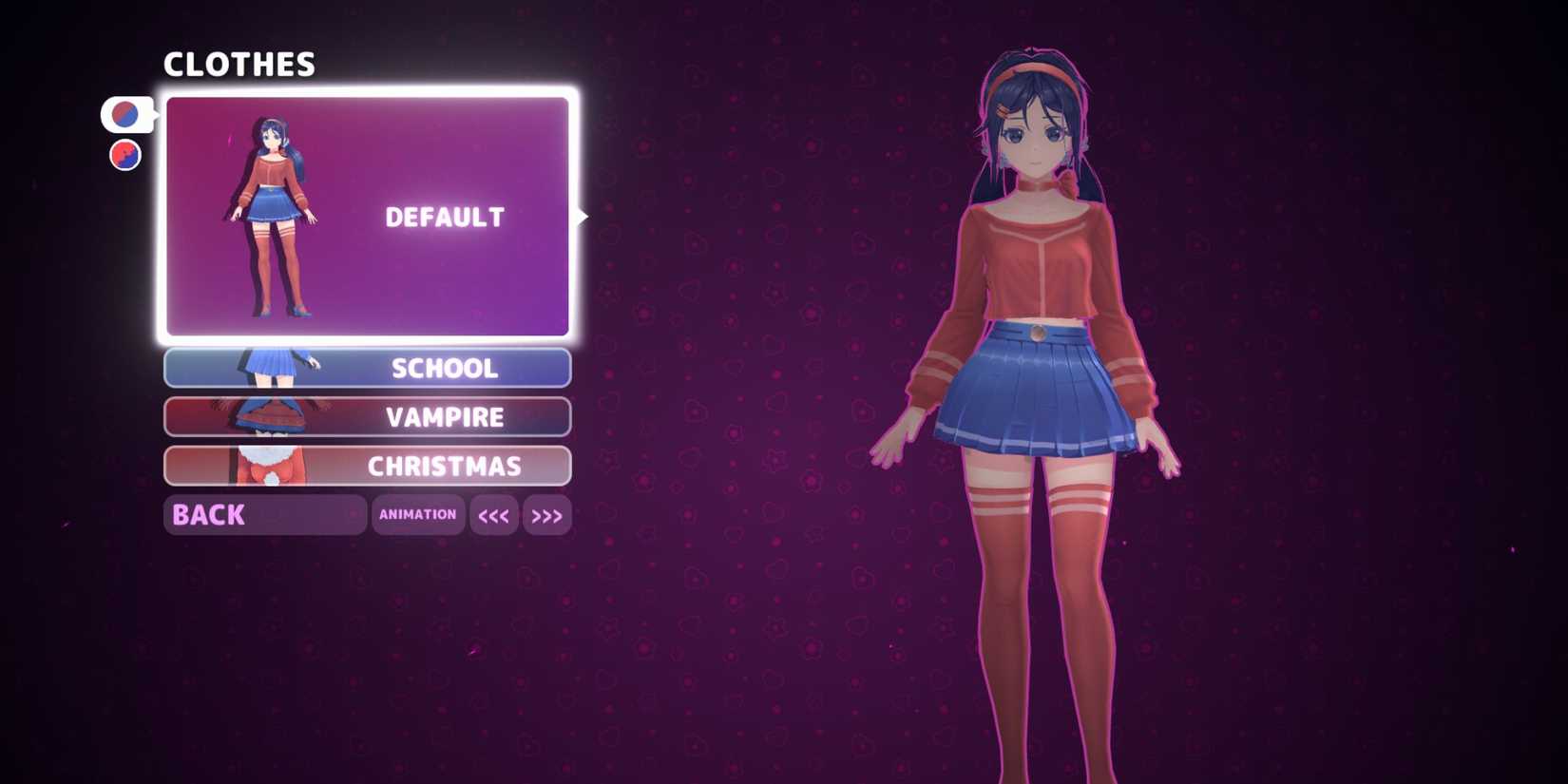Click the white arrow beside DEFAULT
Viewport: 1568px width, 784px height.
[x=582, y=217]
